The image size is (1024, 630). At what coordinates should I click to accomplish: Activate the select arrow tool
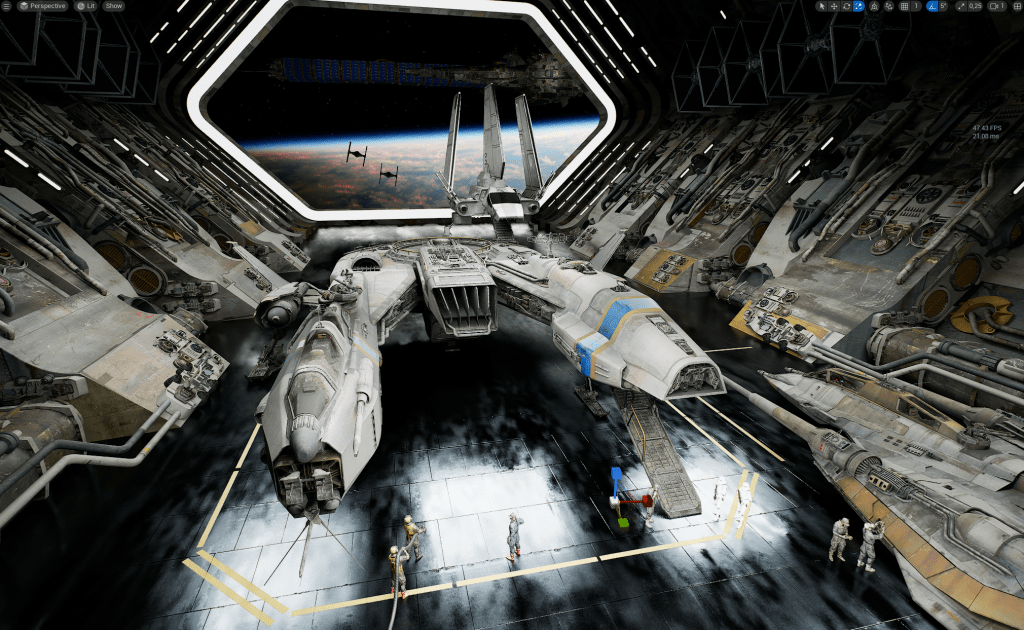[x=820, y=6]
